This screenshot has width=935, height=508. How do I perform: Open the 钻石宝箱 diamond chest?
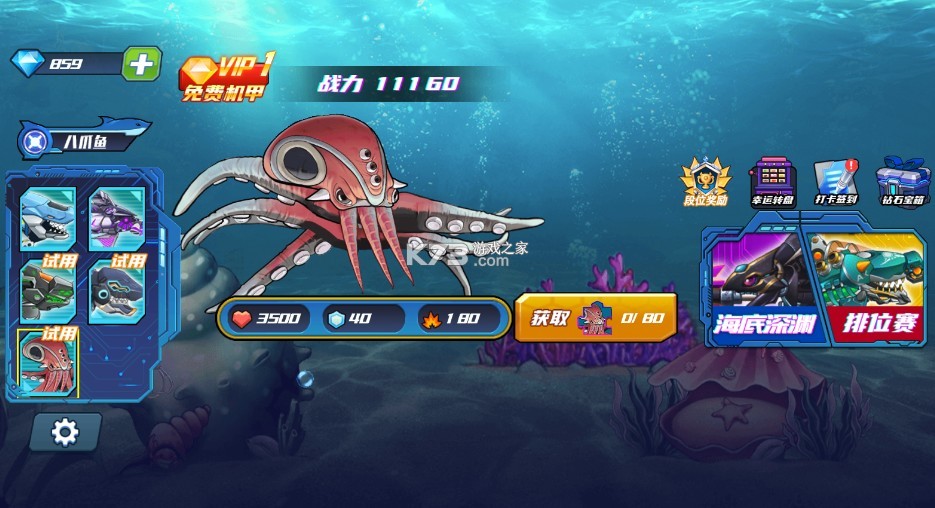902,183
